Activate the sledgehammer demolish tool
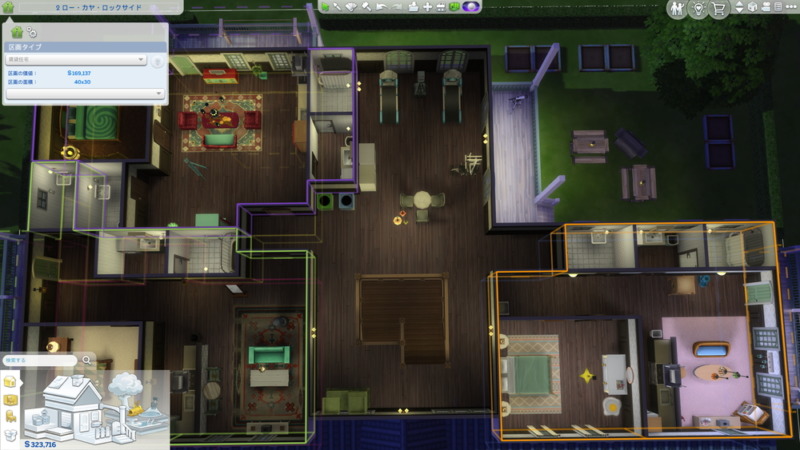 pyautogui.click(x=367, y=7)
